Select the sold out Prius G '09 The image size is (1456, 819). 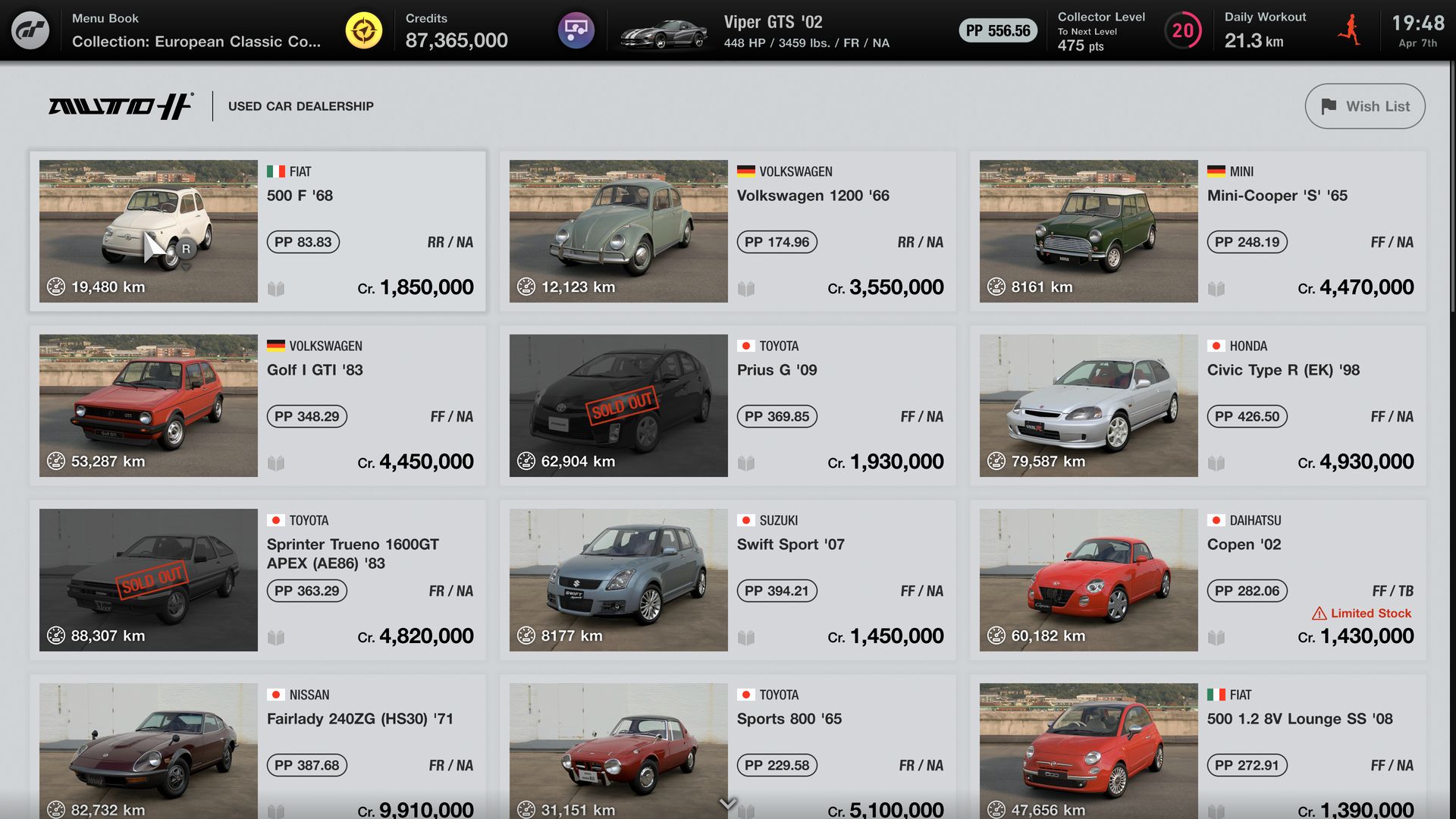pos(728,405)
